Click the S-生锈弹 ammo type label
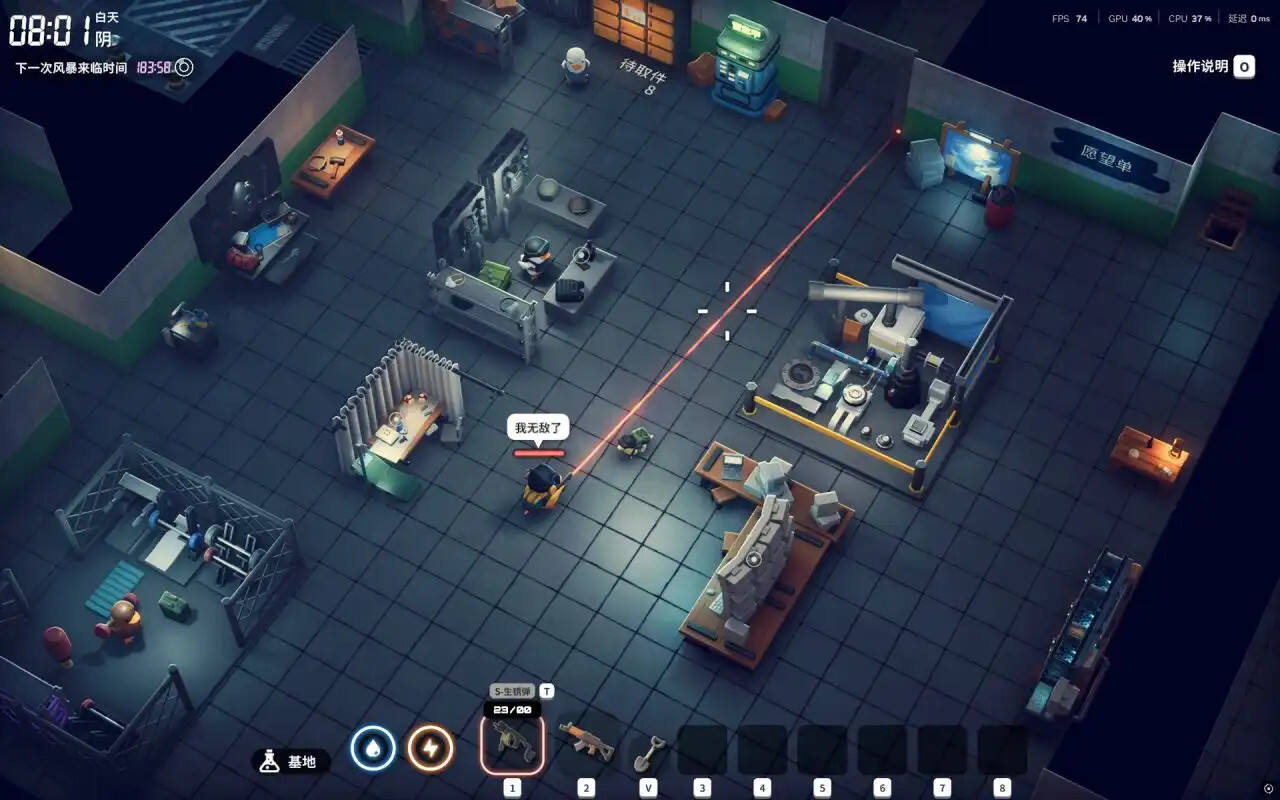 point(512,691)
